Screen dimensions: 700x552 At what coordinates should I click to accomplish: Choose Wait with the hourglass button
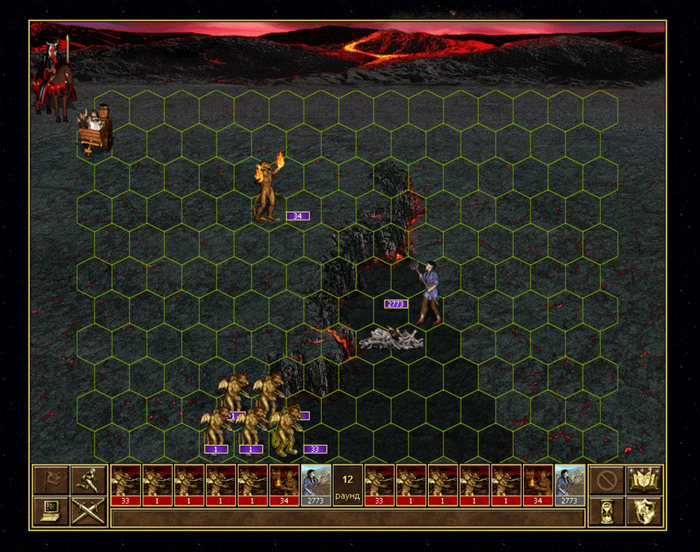click(606, 512)
